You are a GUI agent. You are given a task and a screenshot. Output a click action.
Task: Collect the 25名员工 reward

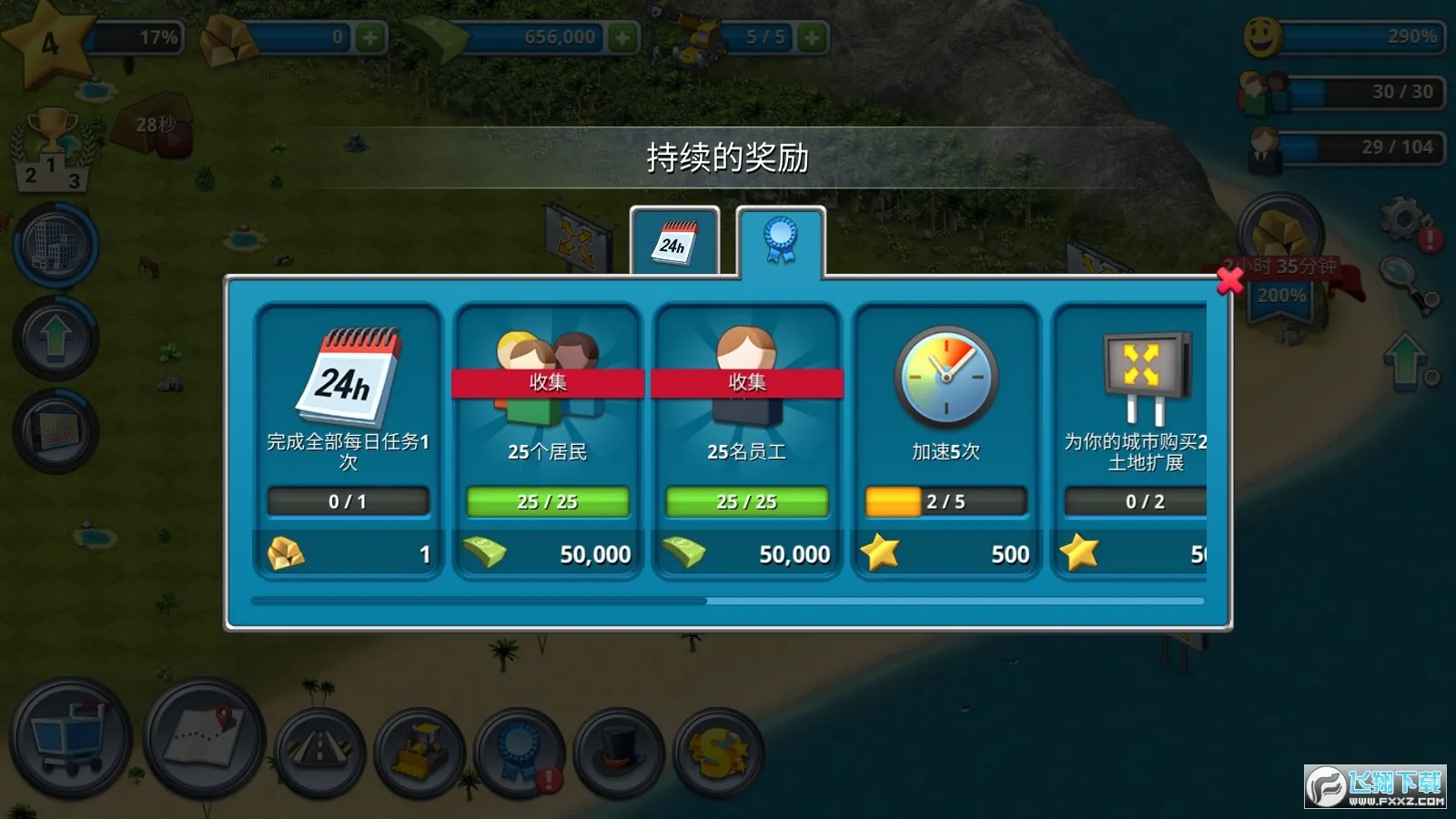coord(746,382)
